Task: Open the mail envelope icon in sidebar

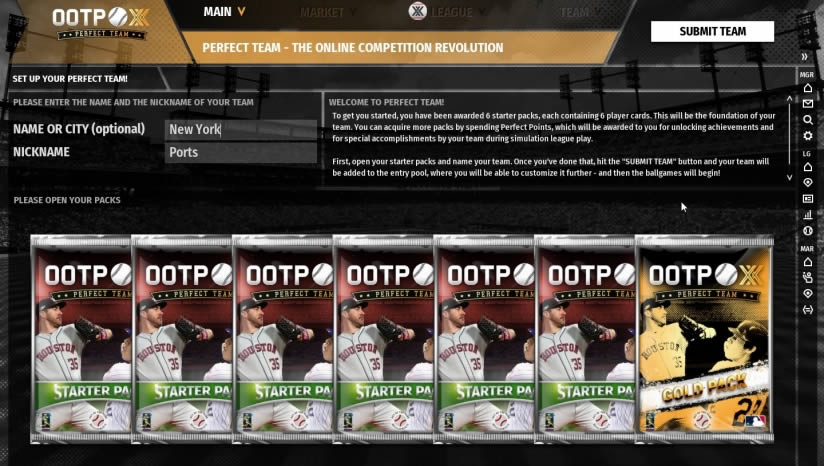Action: (808, 104)
